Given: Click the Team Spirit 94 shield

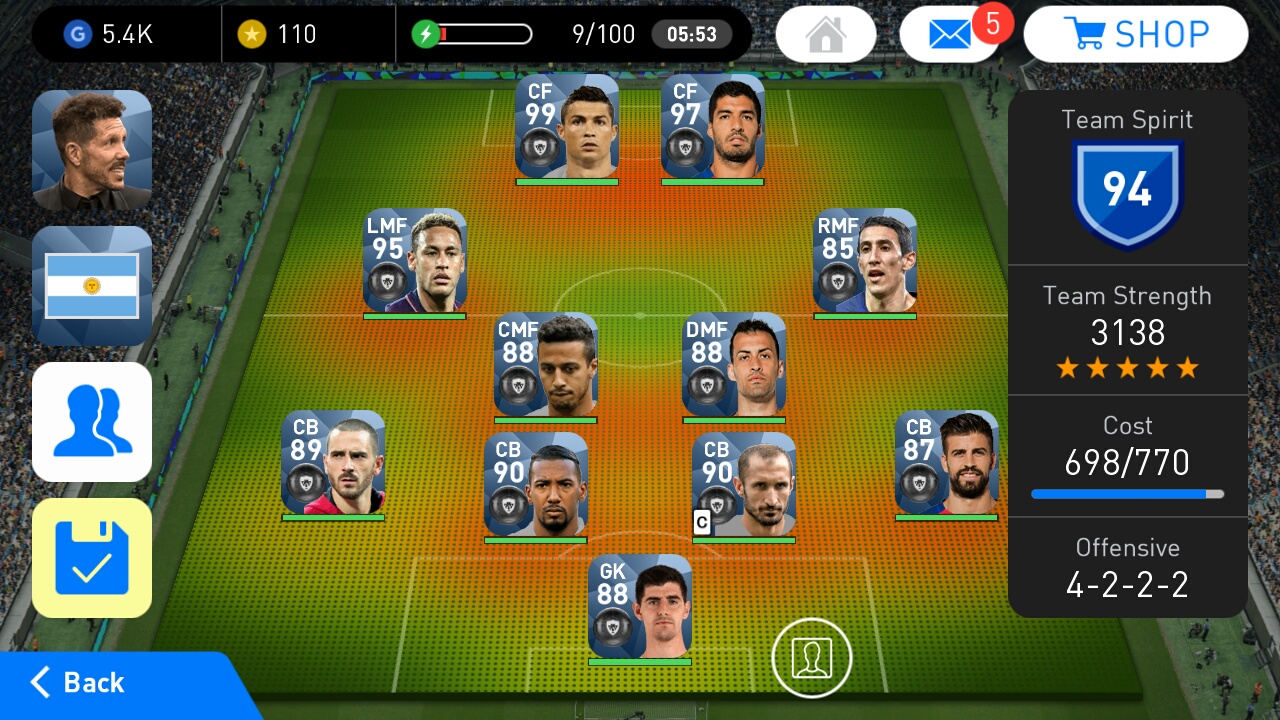Looking at the screenshot, I should 1128,190.
